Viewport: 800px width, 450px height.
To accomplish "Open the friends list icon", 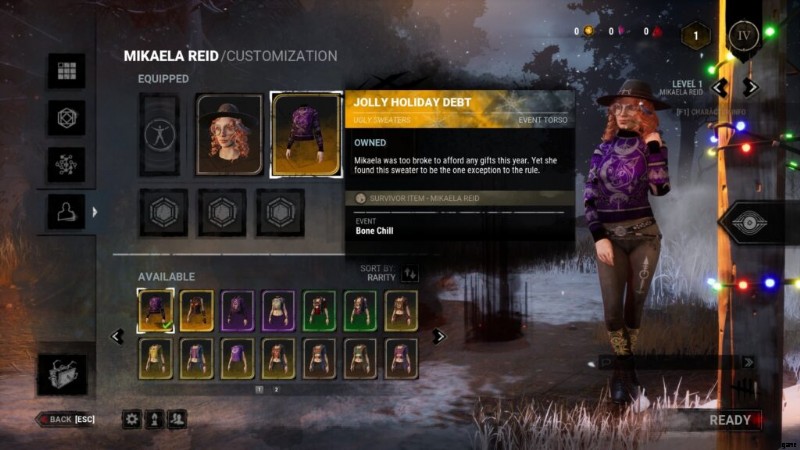I will pos(177,419).
